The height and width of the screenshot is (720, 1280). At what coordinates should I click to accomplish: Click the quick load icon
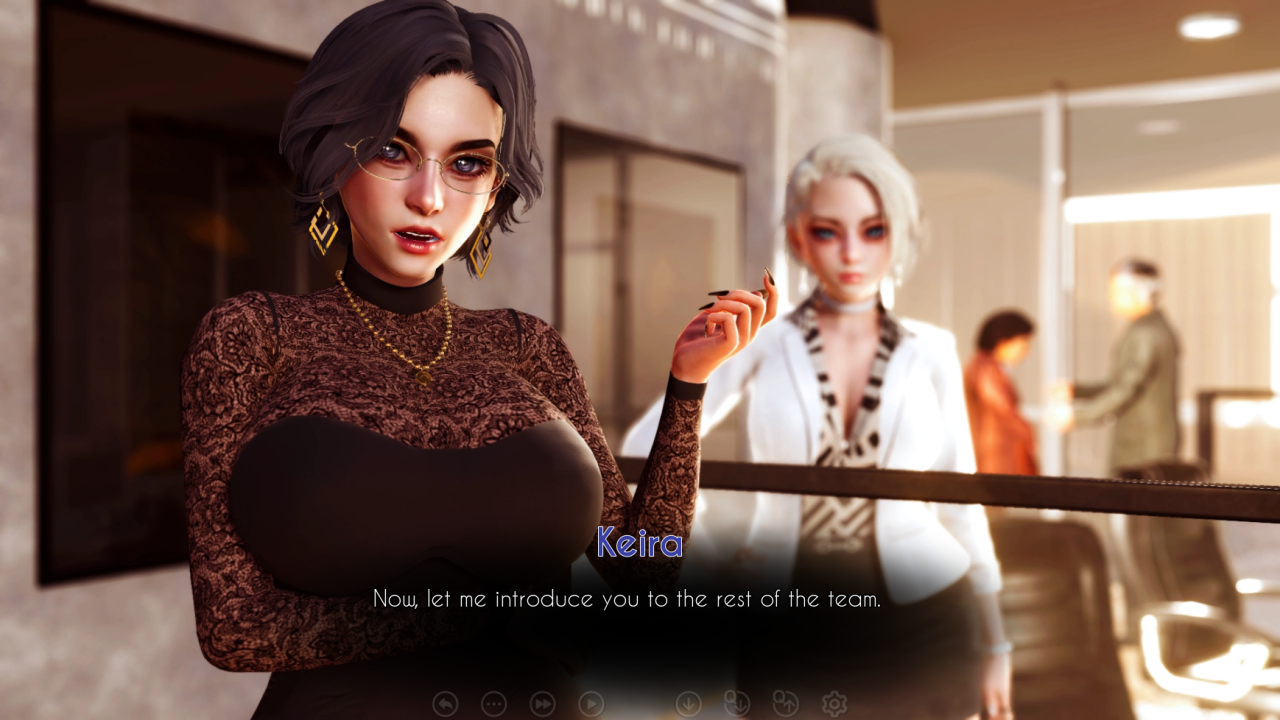pos(785,704)
